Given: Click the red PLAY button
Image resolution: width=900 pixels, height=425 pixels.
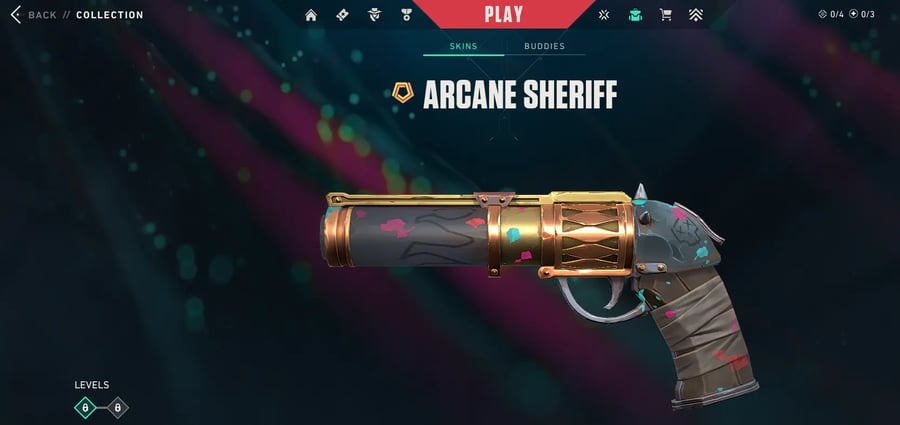Looking at the screenshot, I should click(505, 14).
